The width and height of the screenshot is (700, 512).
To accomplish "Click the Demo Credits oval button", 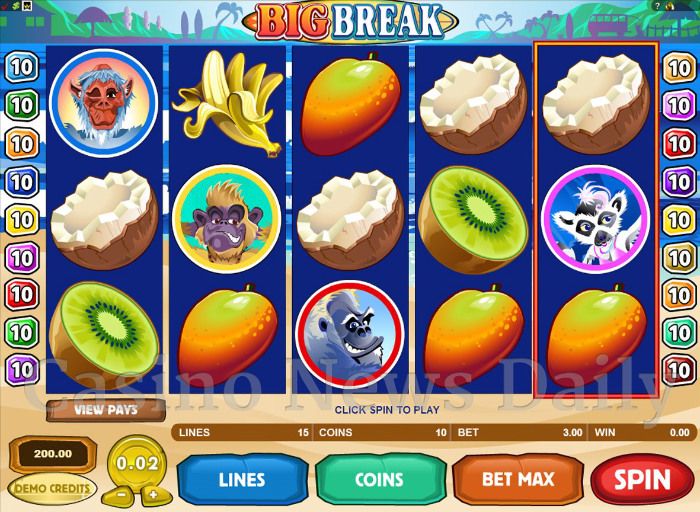I will 52,489.
